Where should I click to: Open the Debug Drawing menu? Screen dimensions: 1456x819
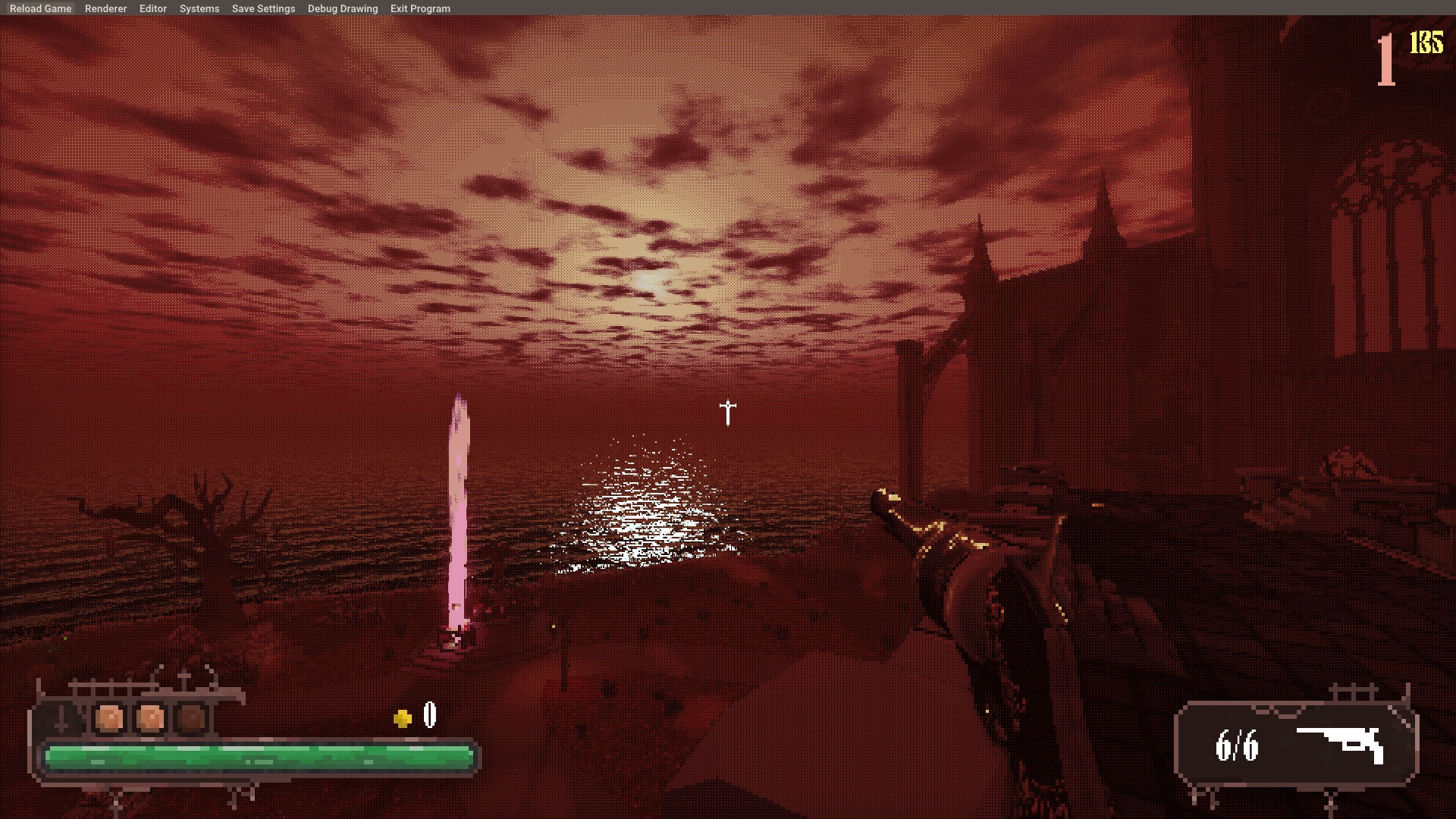tap(342, 8)
